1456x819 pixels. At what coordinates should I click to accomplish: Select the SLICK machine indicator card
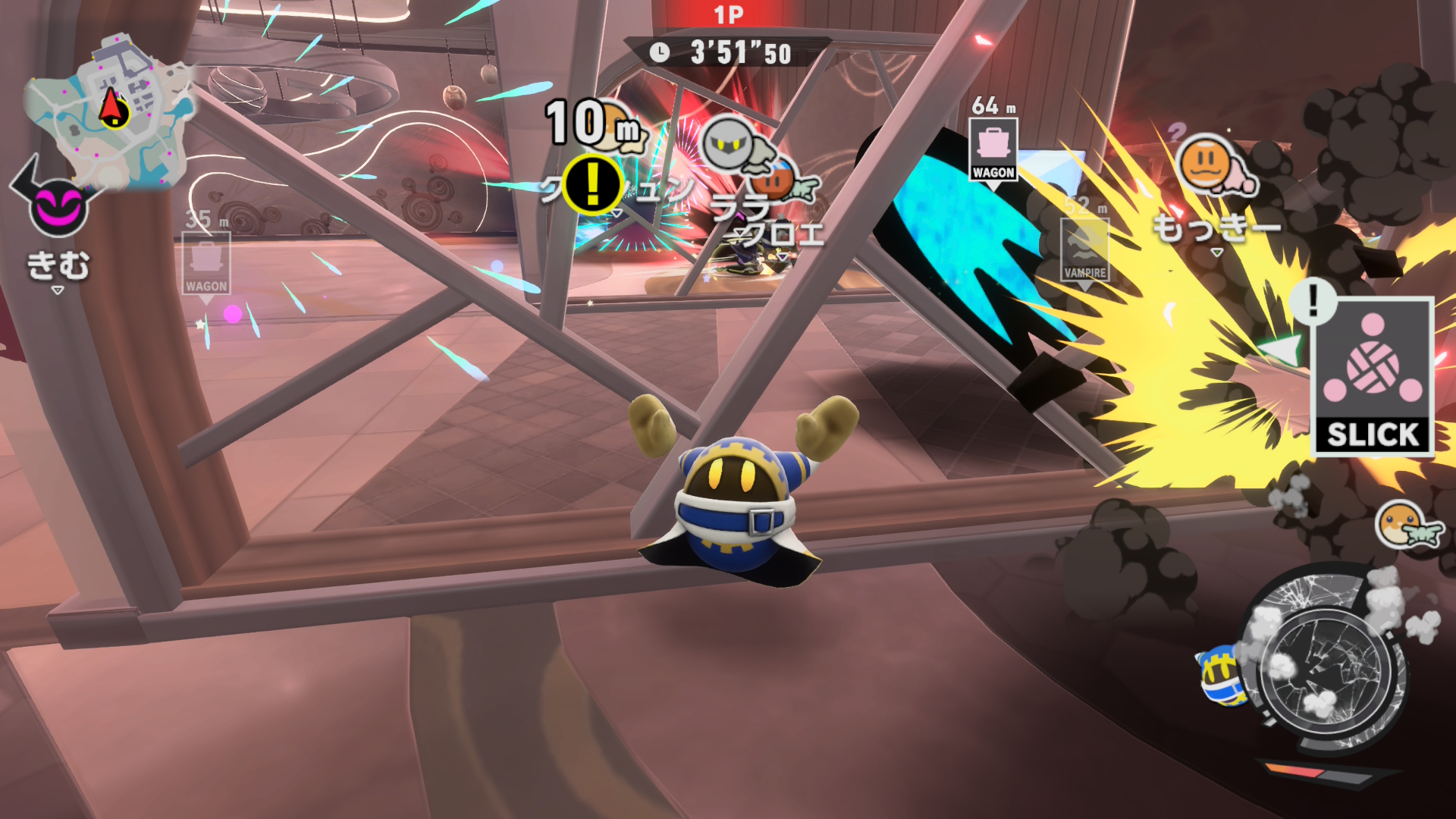(x=1372, y=377)
